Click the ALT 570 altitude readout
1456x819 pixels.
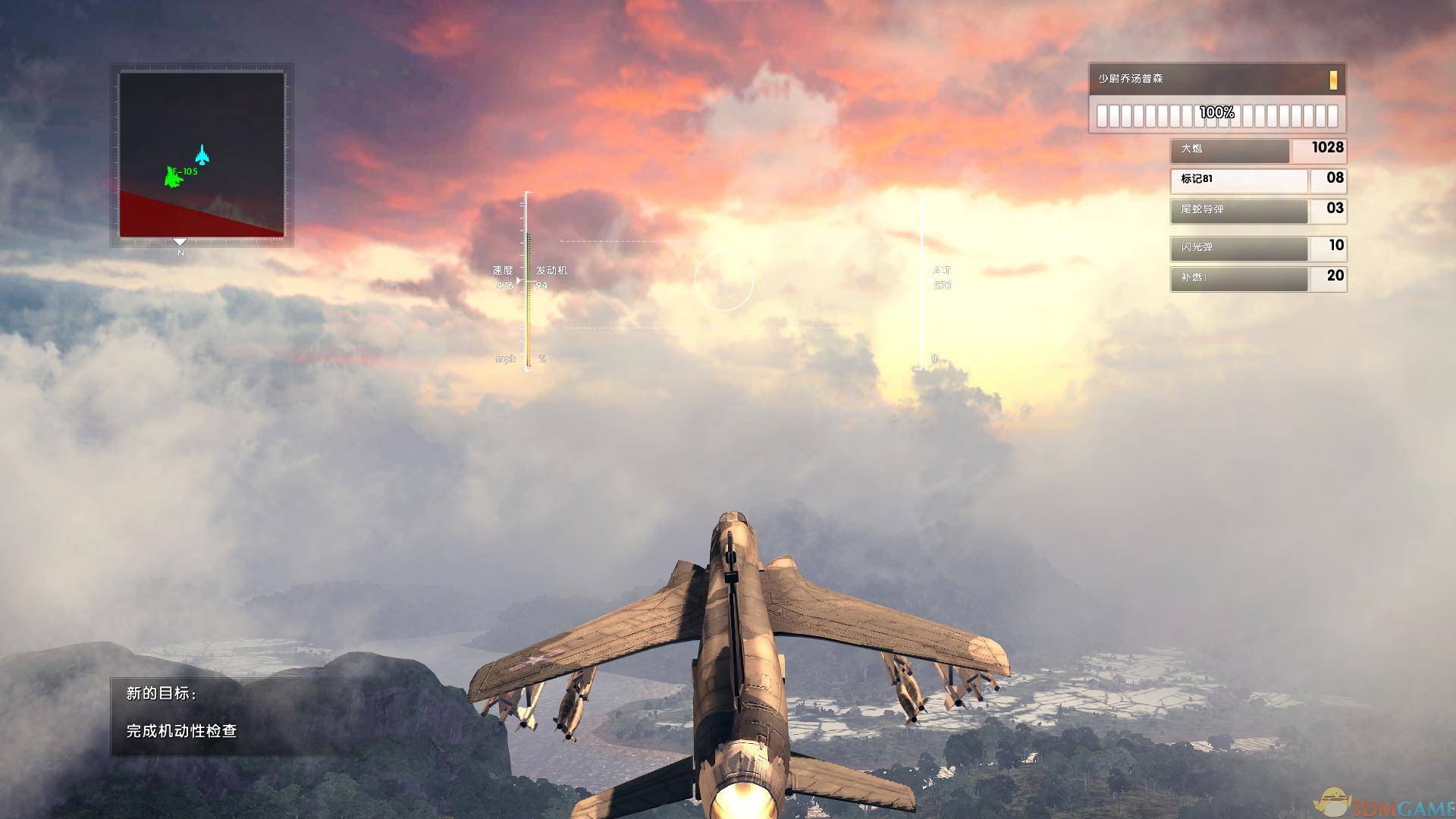coord(943,278)
